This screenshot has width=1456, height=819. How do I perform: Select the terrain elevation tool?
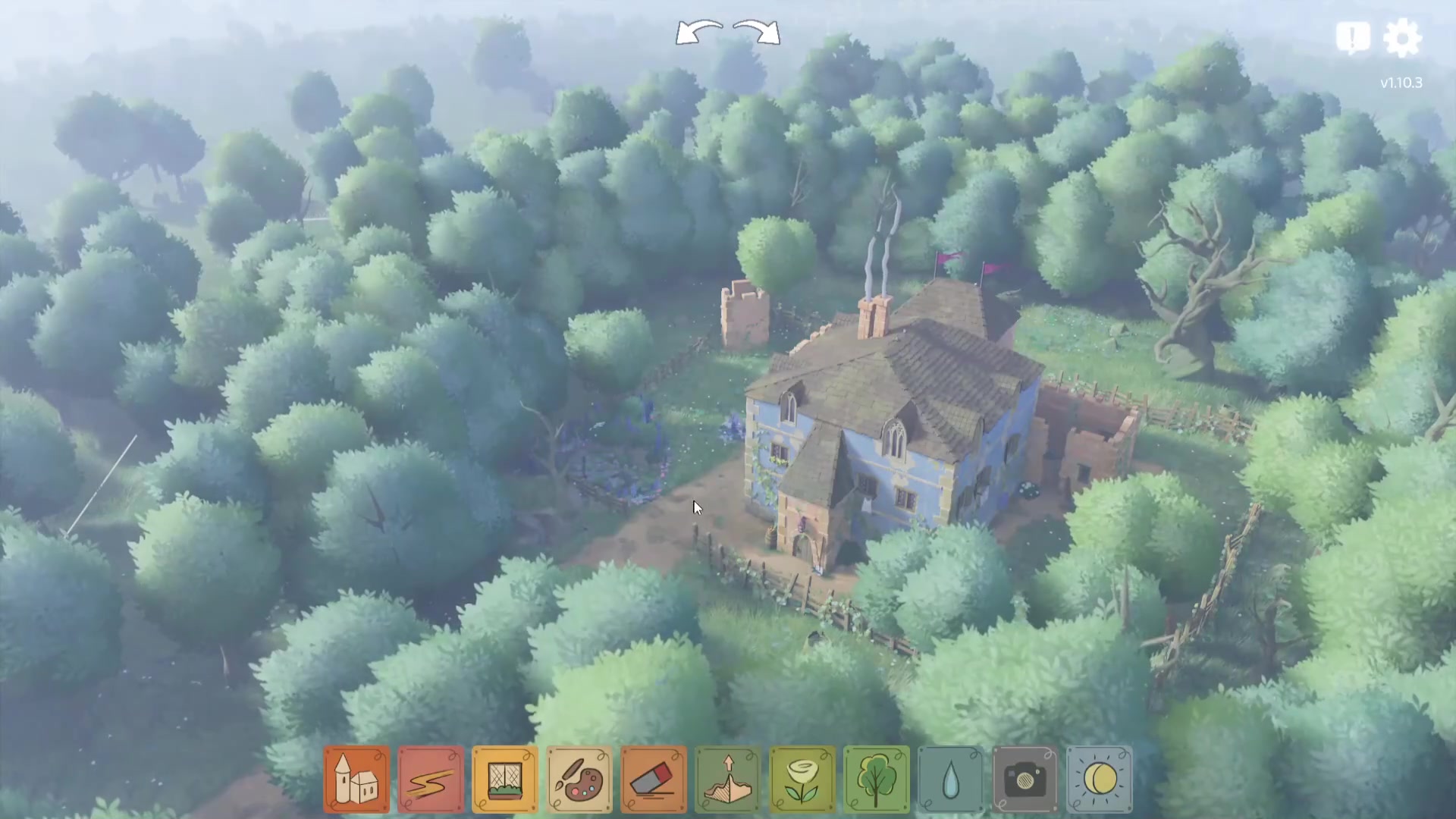(728, 780)
